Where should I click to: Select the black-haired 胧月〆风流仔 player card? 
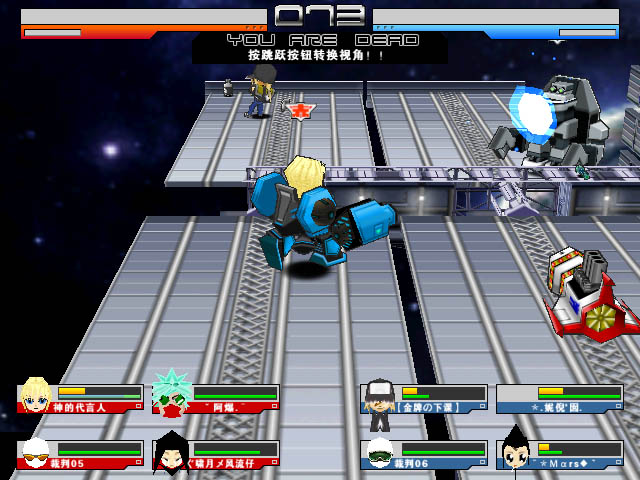point(216,455)
